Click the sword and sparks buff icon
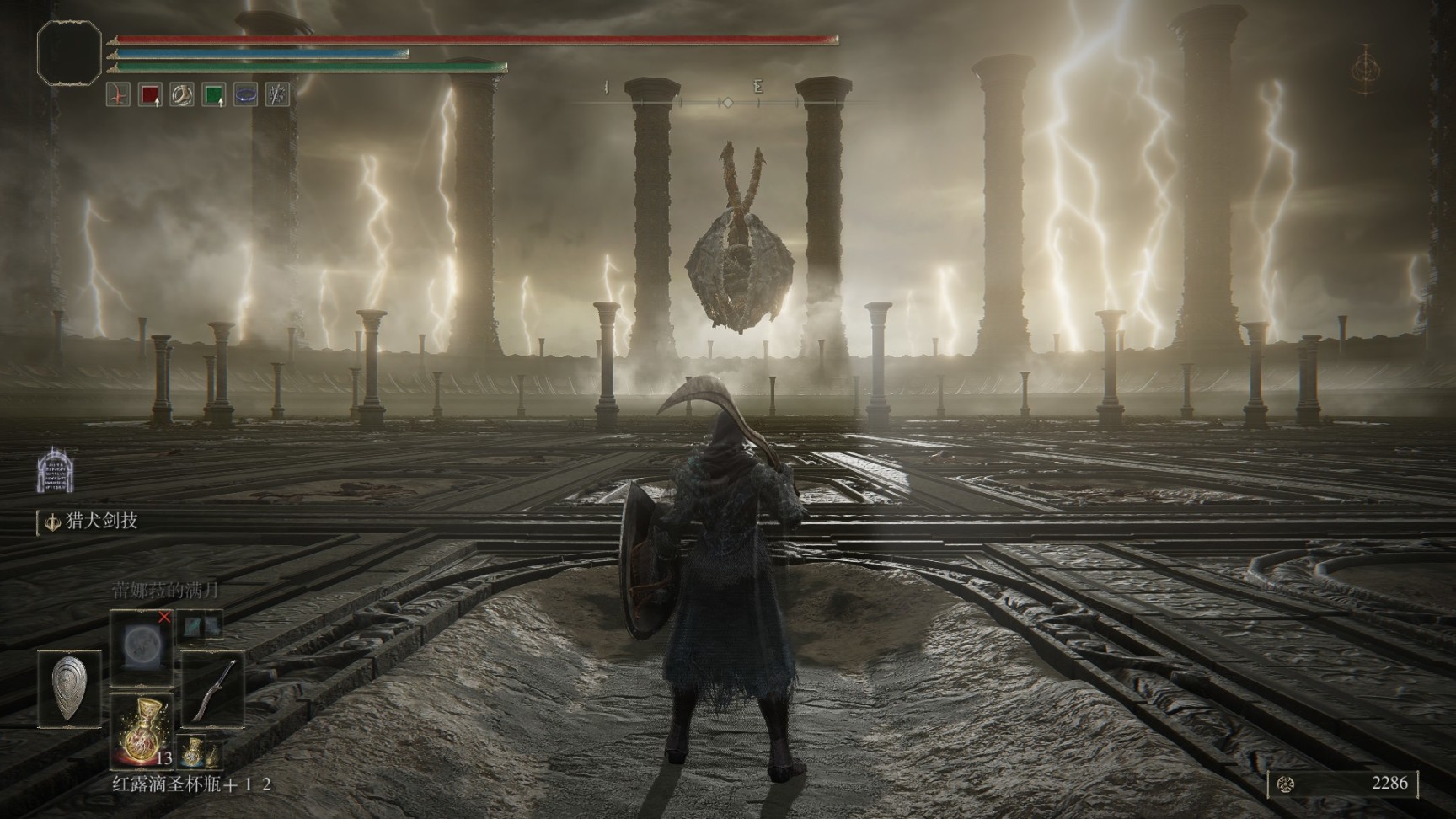 tap(277, 94)
